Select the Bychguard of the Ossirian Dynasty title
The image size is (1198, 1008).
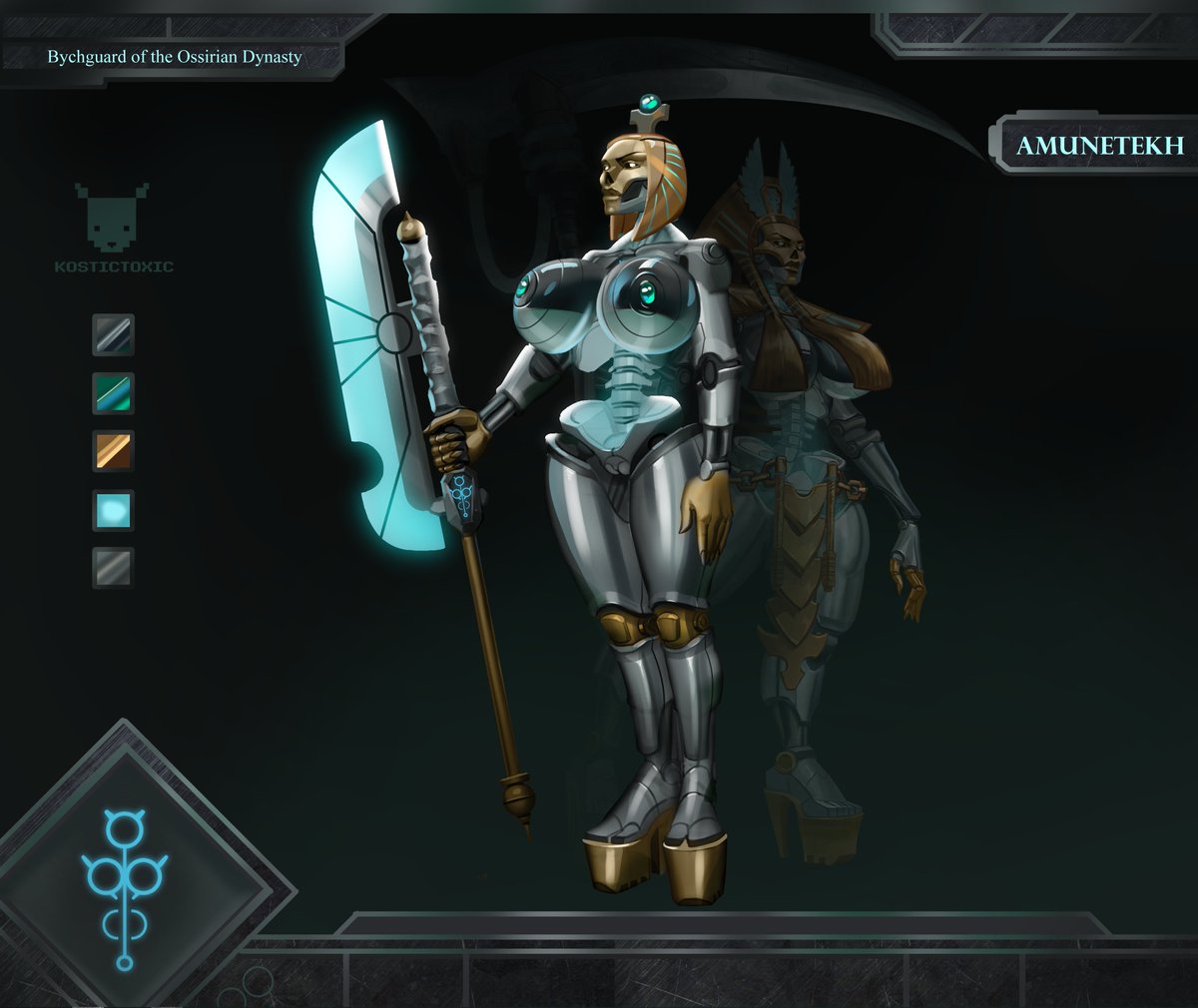click(x=175, y=57)
